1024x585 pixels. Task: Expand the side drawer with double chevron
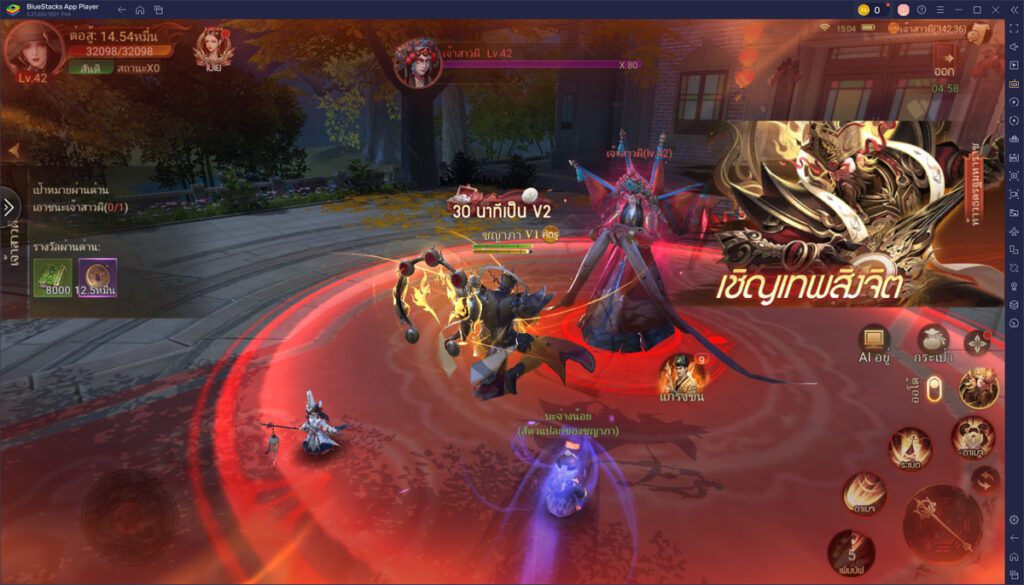point(9,207)
